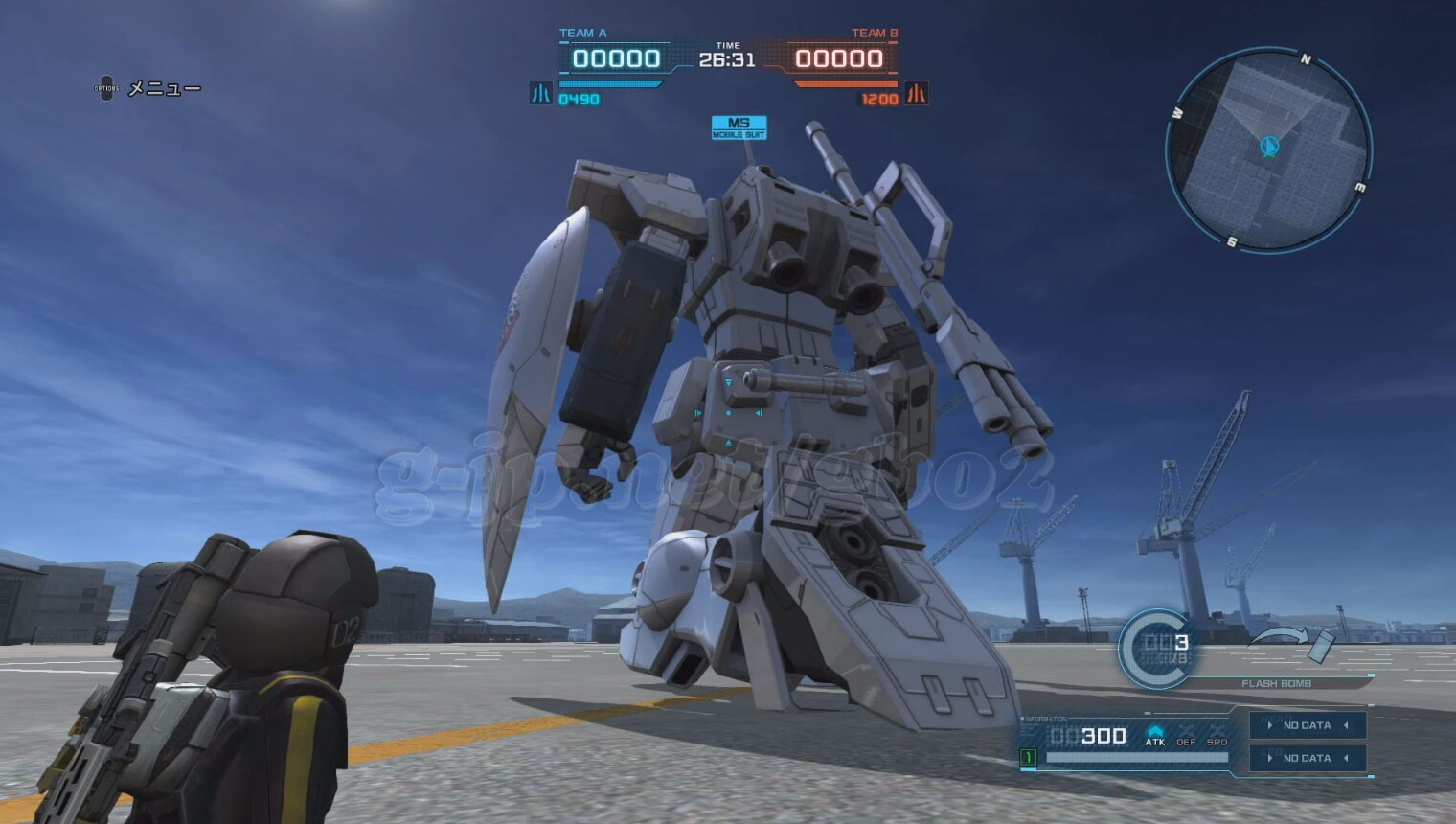Select the HEAD part NO DATA panel

click(x=1308, y=725)
